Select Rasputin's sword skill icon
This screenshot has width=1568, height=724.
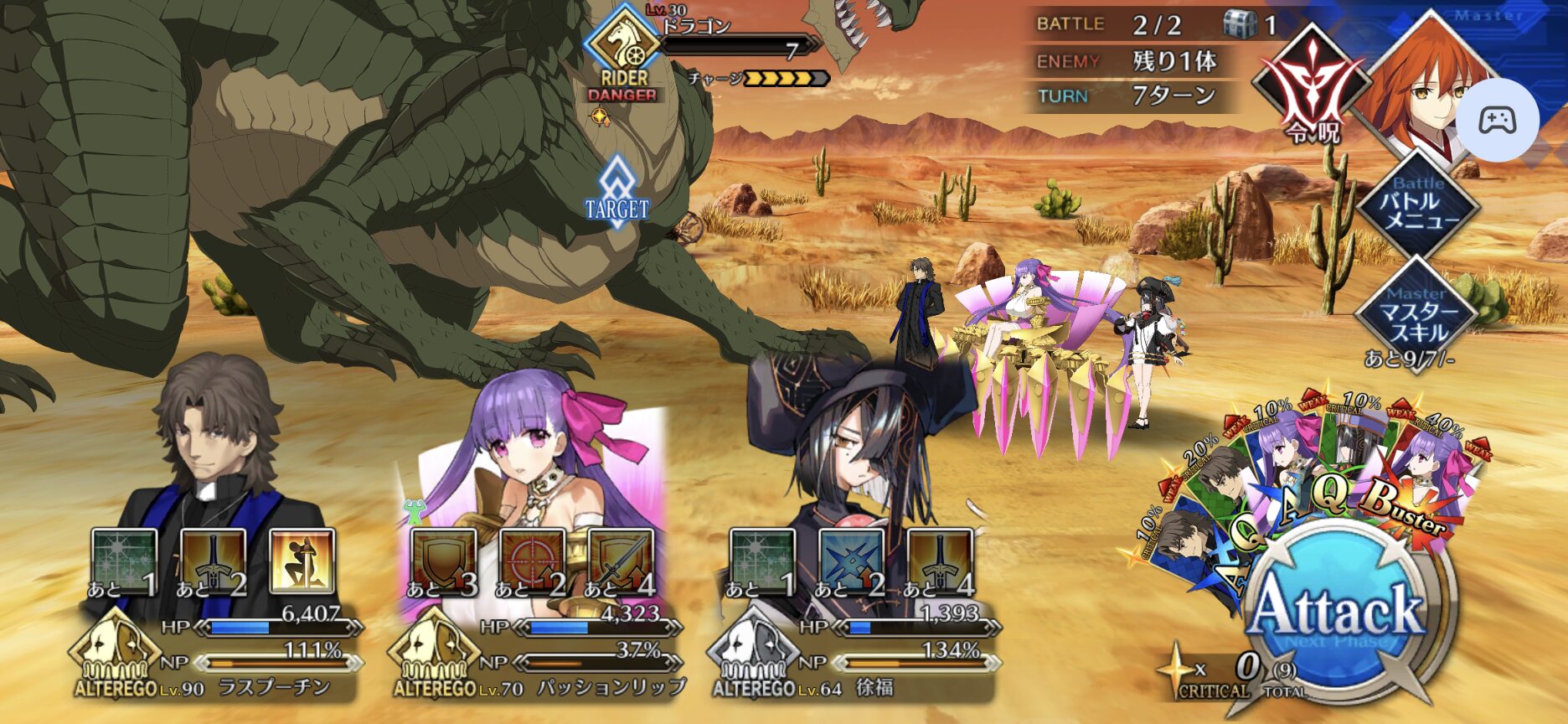coord(213,560)
